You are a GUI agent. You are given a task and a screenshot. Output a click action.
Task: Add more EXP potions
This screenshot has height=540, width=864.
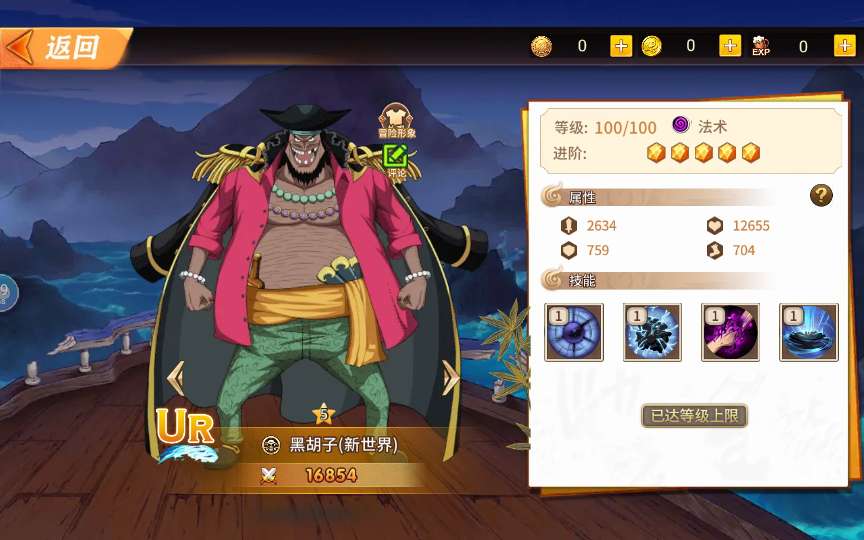click(x=842, y=46)
